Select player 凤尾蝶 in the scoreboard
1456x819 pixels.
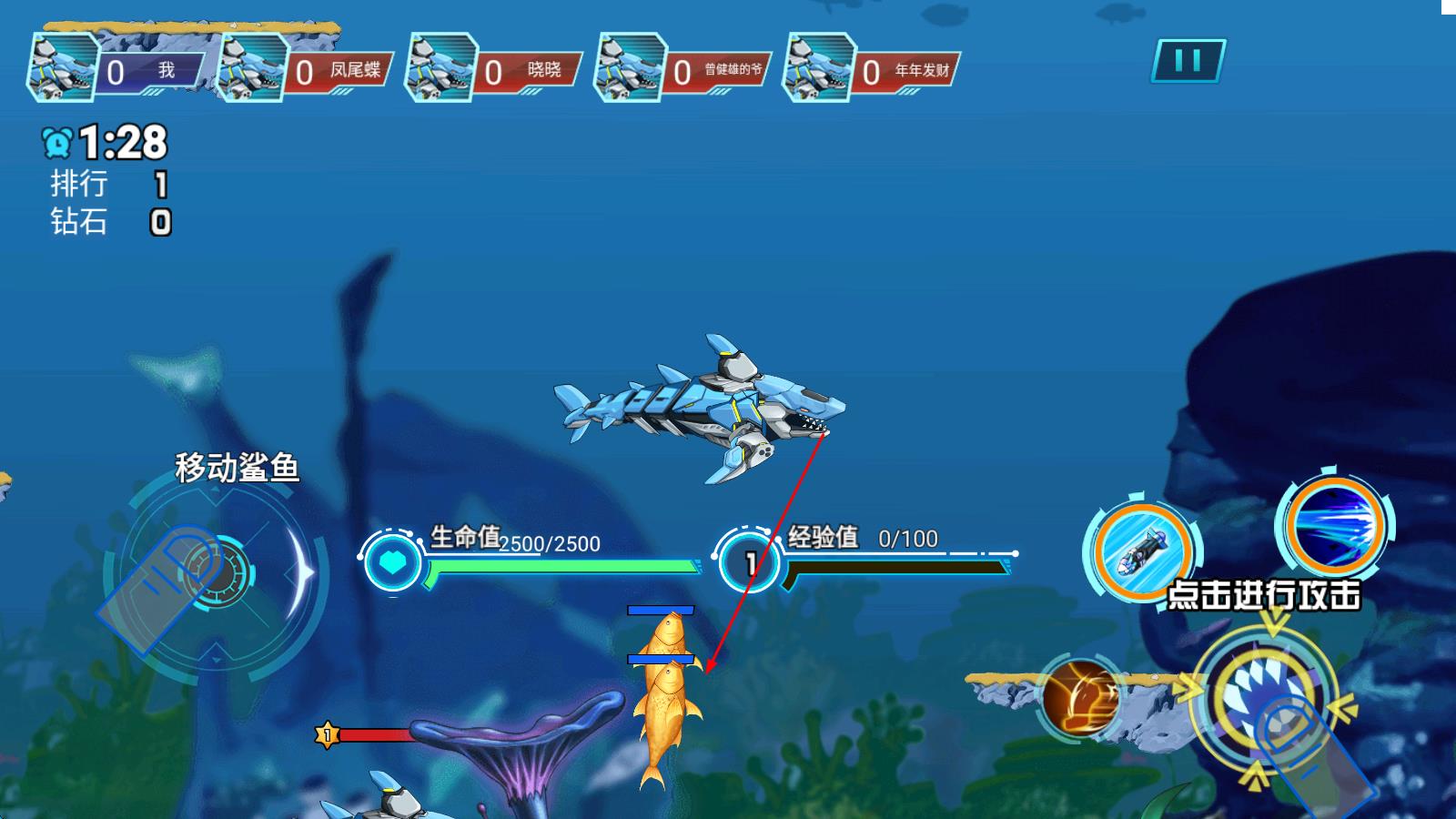click(x=307, y=70)
